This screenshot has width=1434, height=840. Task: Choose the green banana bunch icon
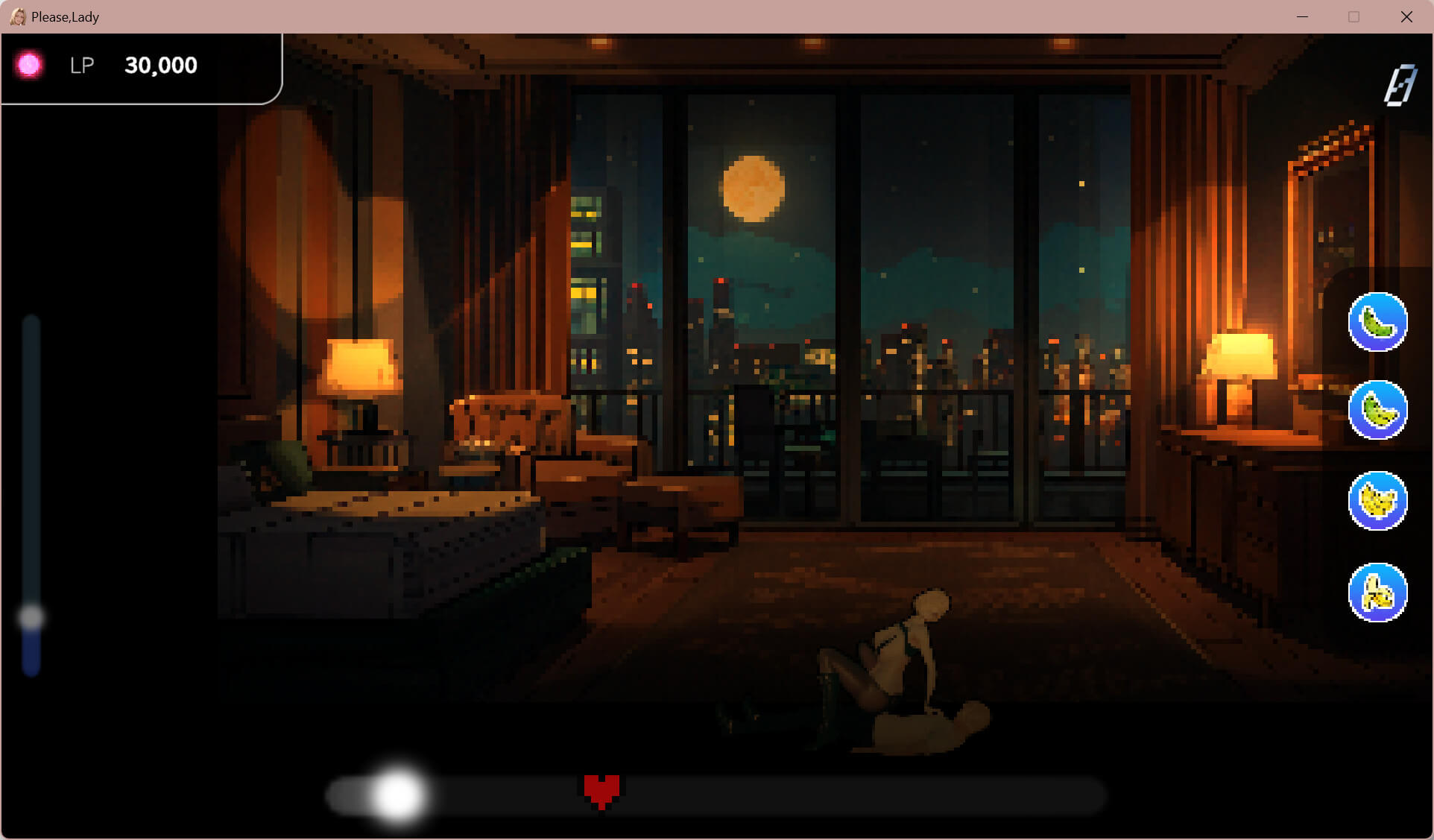coord(1377,410)
